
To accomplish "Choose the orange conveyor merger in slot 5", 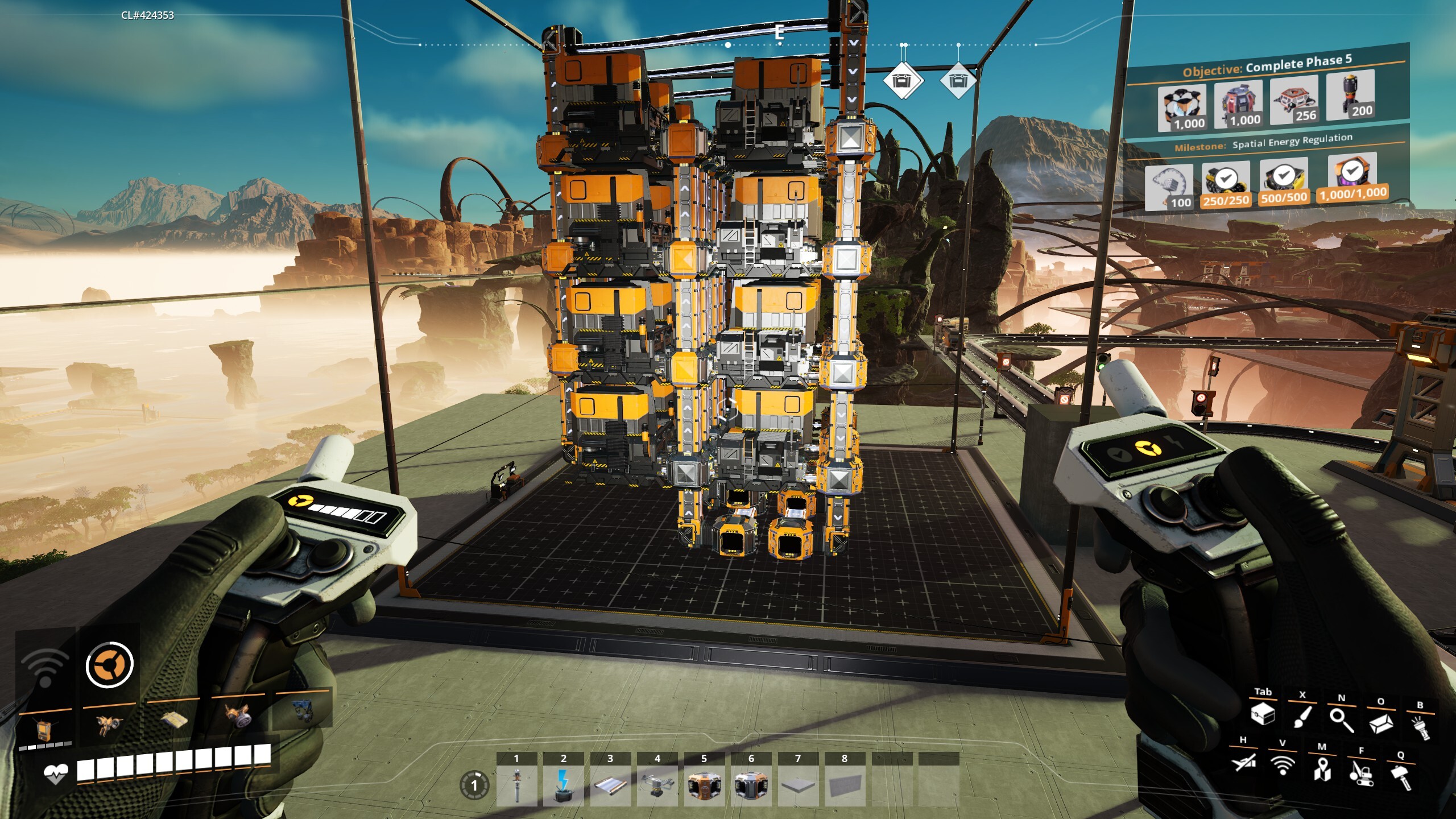I will [x=704, y=785].
